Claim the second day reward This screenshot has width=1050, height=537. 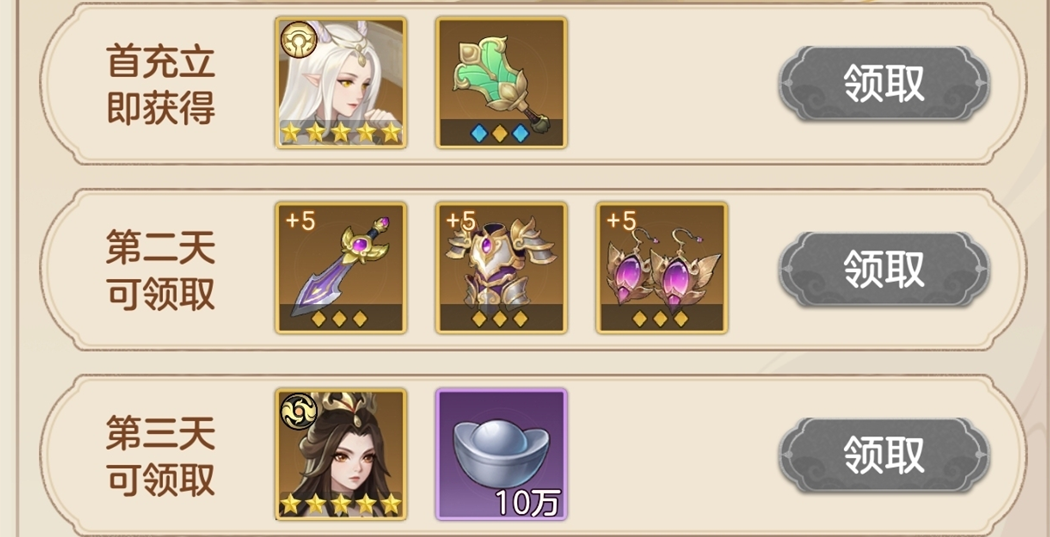884,268
